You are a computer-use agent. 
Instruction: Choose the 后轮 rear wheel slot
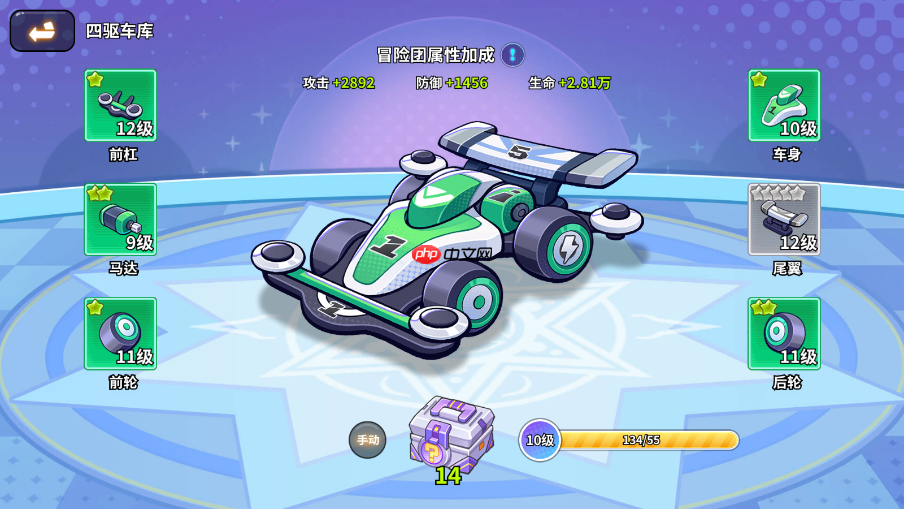pos(784,333)
